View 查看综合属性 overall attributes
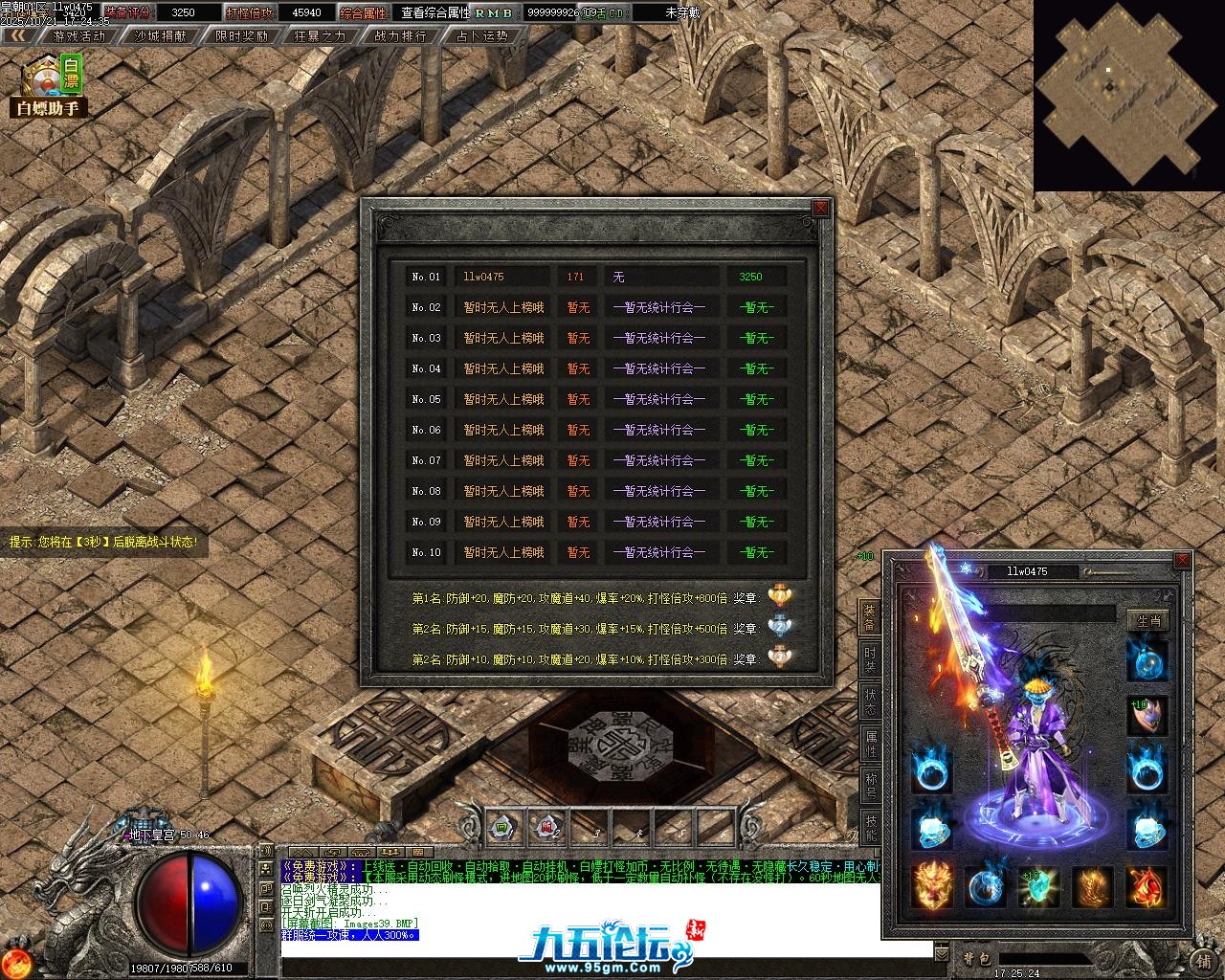 tap(435, 12)
